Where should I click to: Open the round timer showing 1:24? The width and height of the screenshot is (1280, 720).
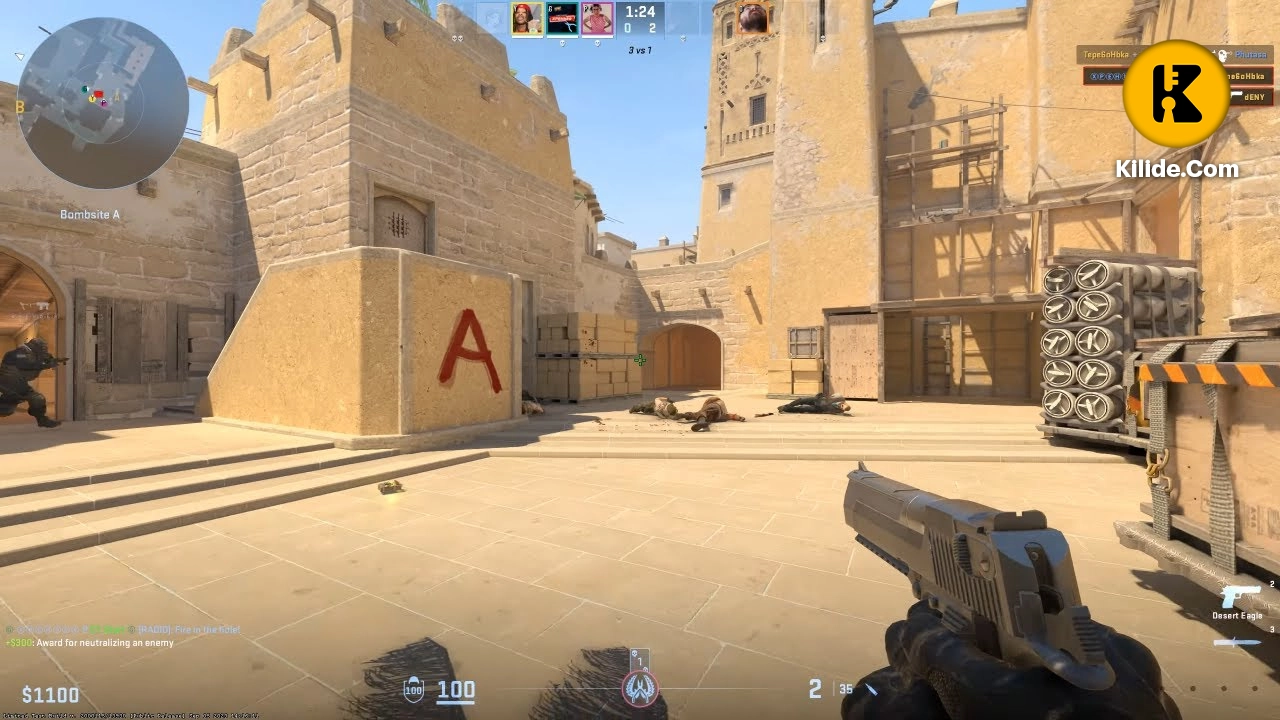pyautogui.click(x=639, y=13)
